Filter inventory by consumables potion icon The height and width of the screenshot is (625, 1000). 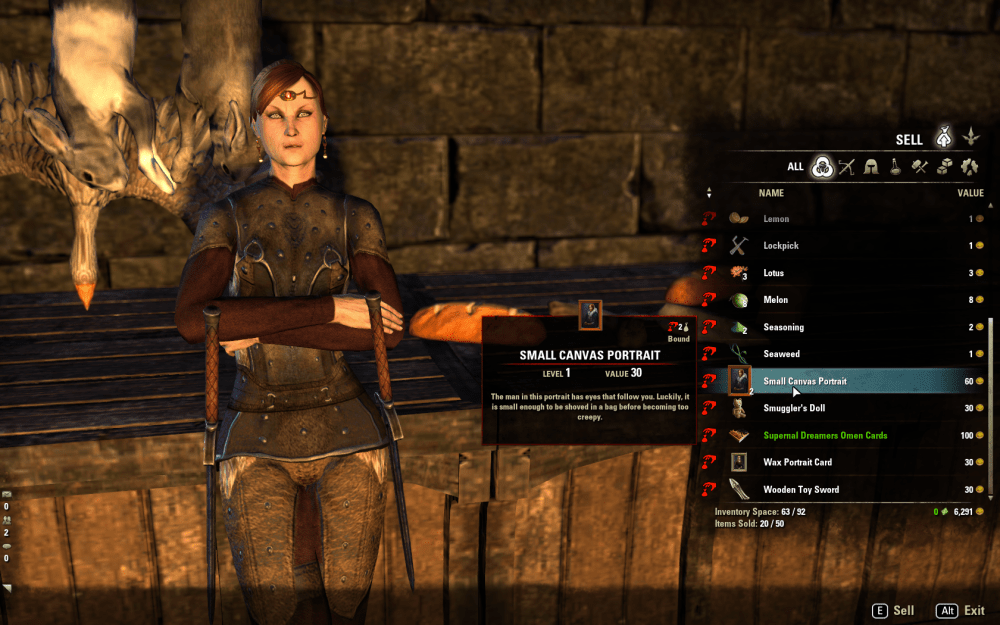[x=896, y=167]
